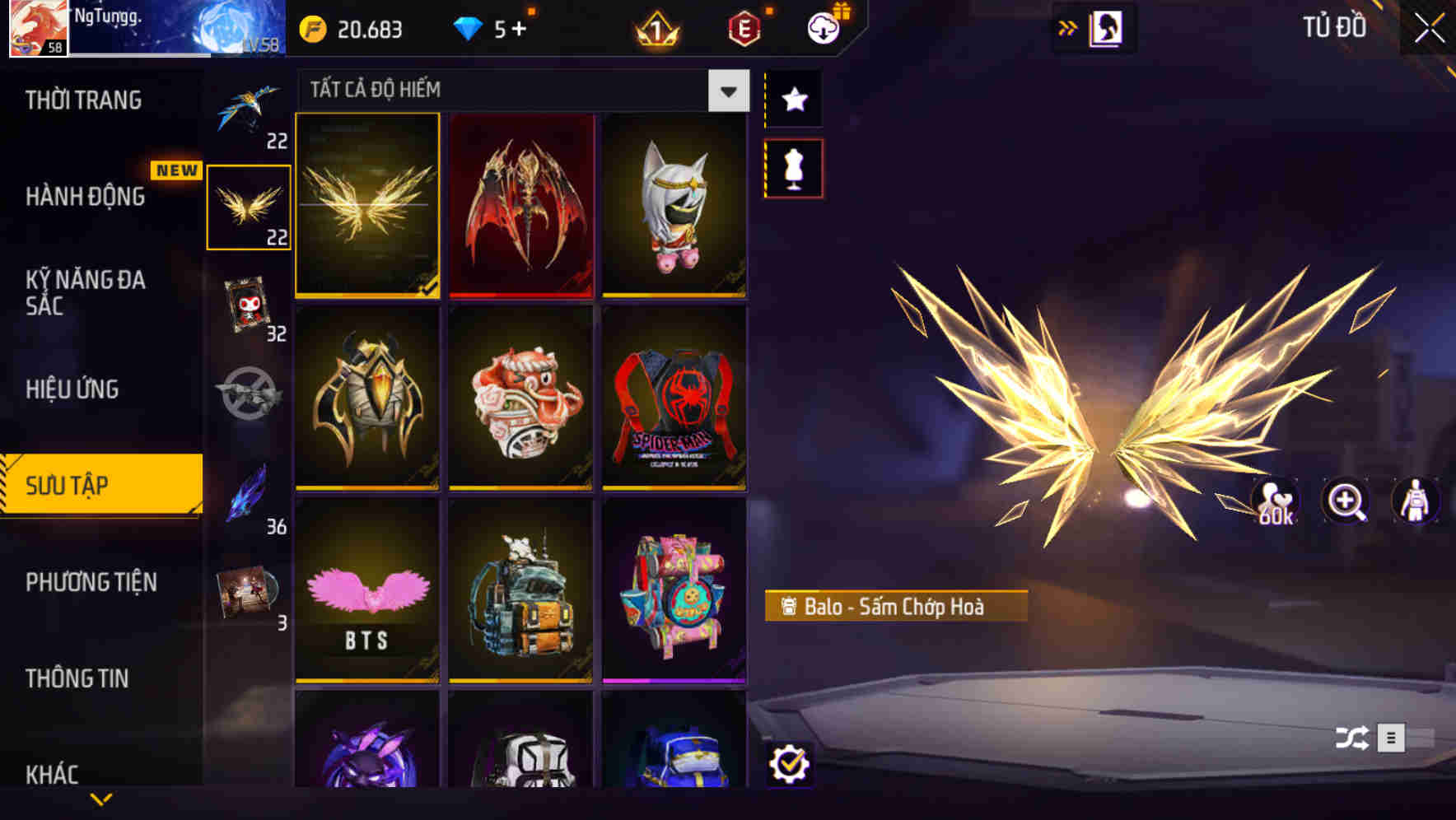Viewport: 1456px width, 820px height.
Task: Click the double-arrow chevron near top right
Action: pyautogui.click(x=1068, y=27)
